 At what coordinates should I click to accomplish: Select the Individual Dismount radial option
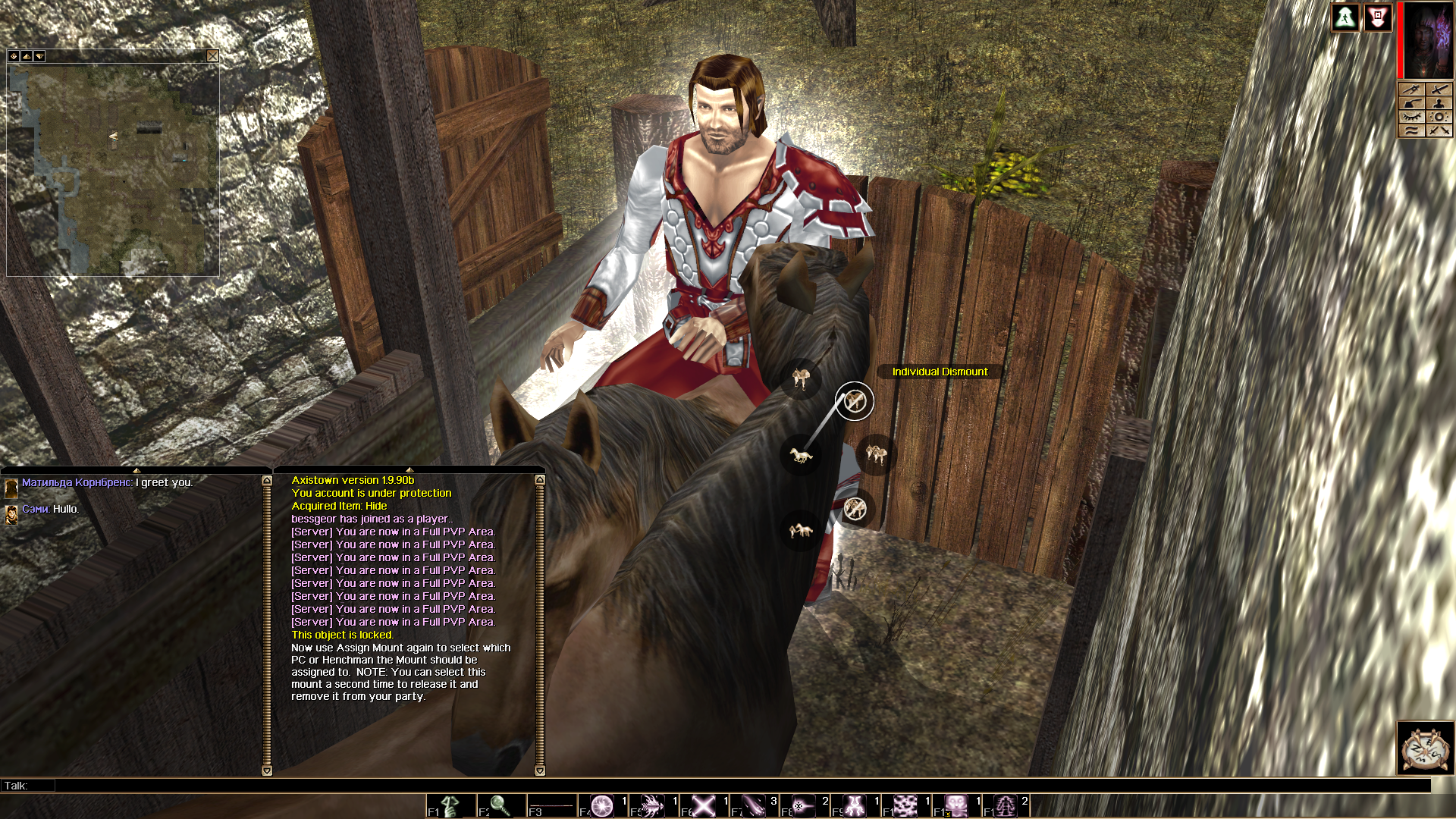coord(855,401)
